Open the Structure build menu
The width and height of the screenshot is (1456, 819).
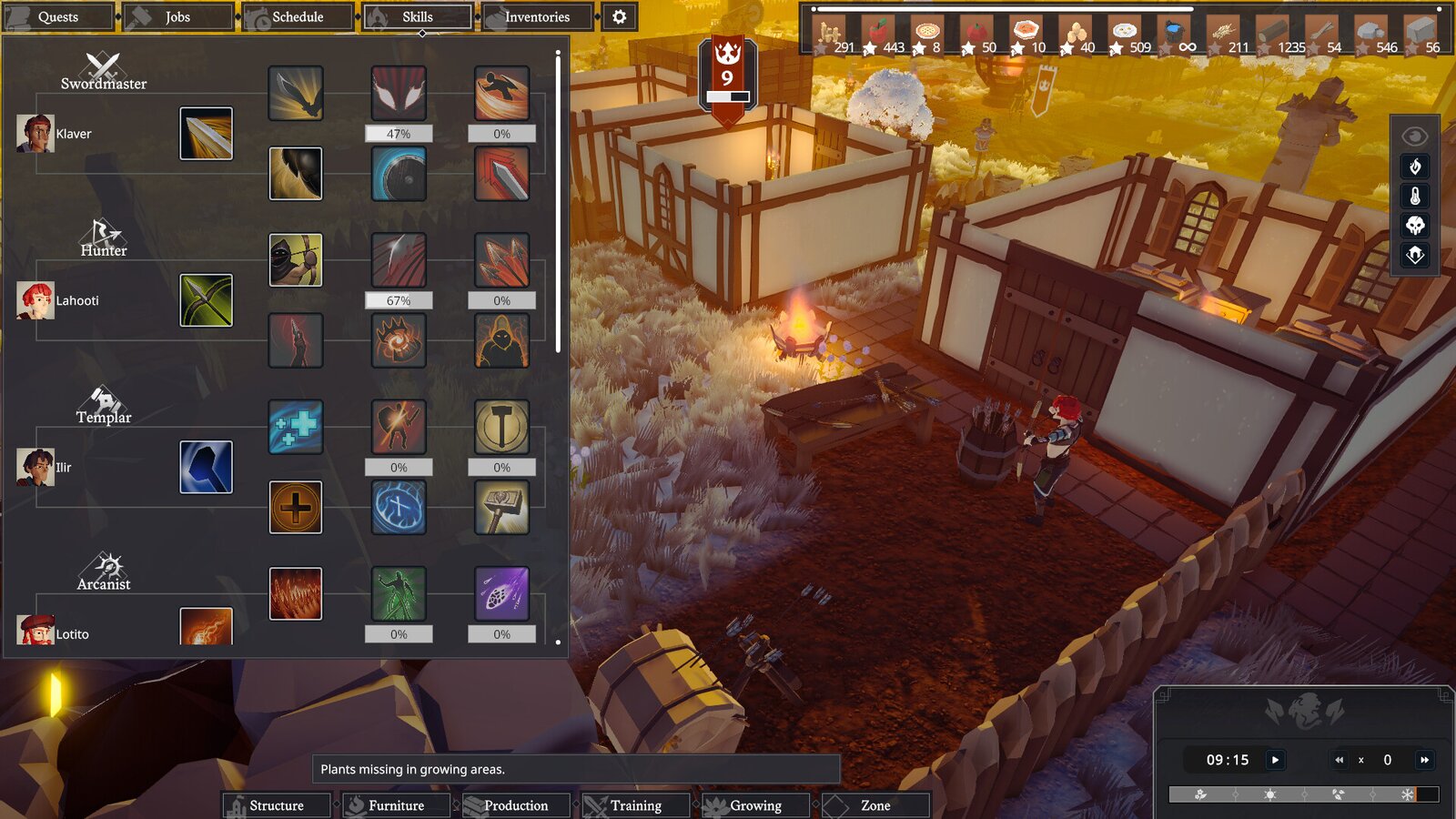click(276, 805)
